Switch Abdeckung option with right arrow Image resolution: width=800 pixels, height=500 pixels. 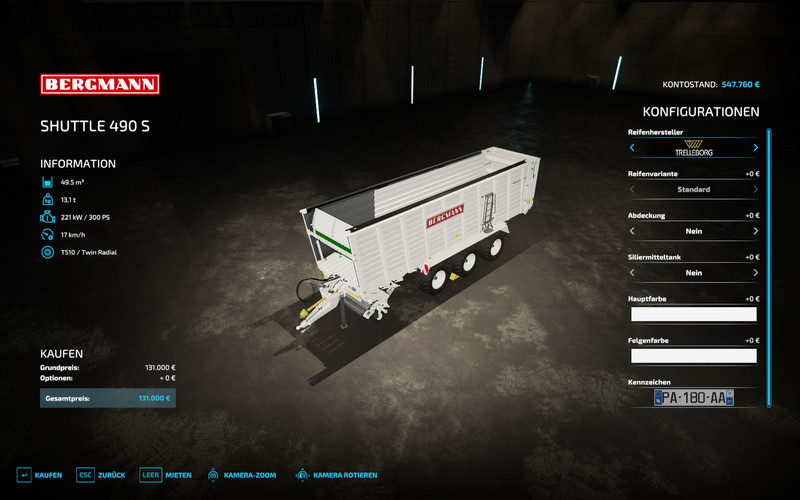pyautogui.click(x=755, y=231)
